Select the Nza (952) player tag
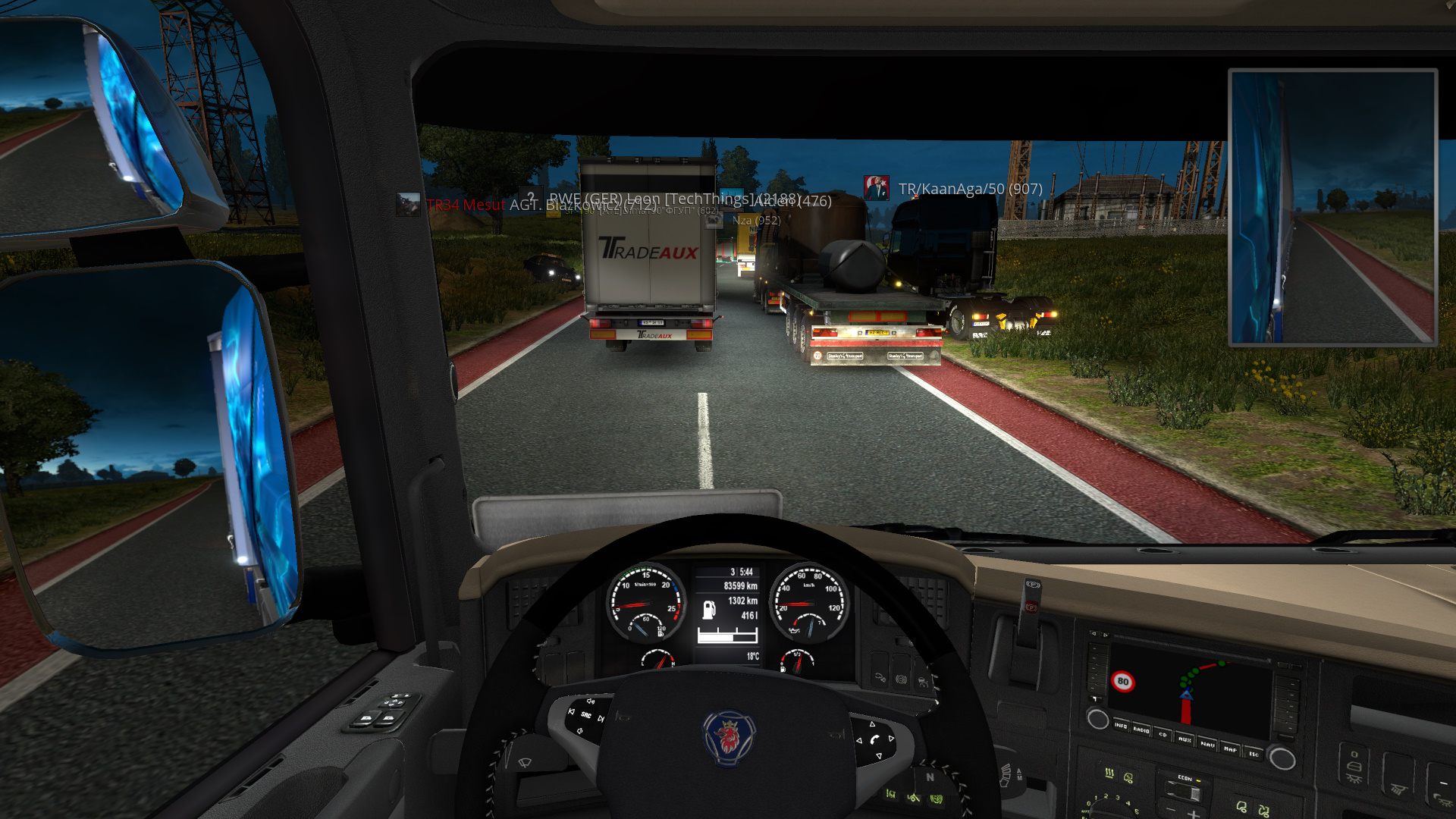Image resolution: width=1456 pixels, height=819 pixels. tap(755, 221)
